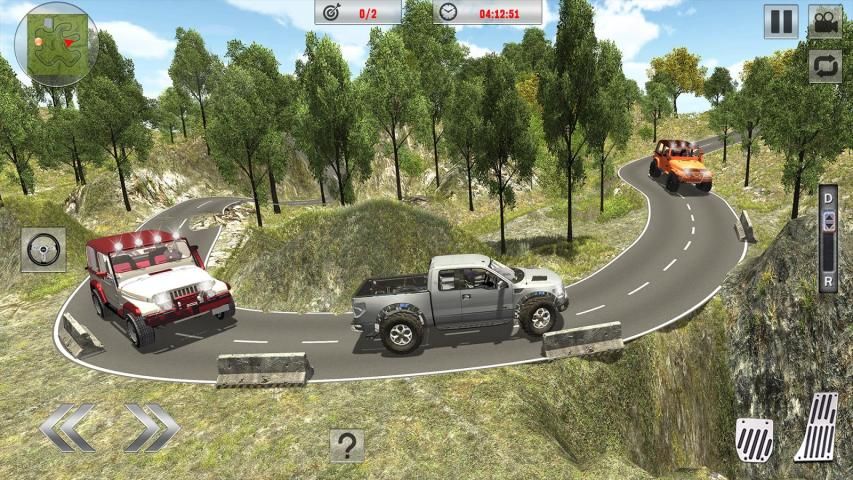Viewport: 853px width, 480px height.
Task: Switch the camera view
Action: coord(825,21)
